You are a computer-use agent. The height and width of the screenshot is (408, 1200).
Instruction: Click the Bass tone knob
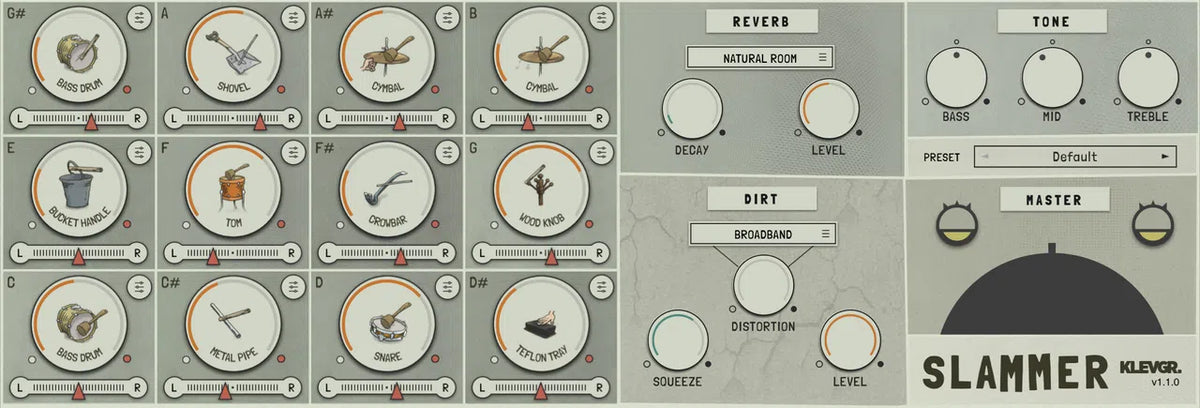coord(956,78)
